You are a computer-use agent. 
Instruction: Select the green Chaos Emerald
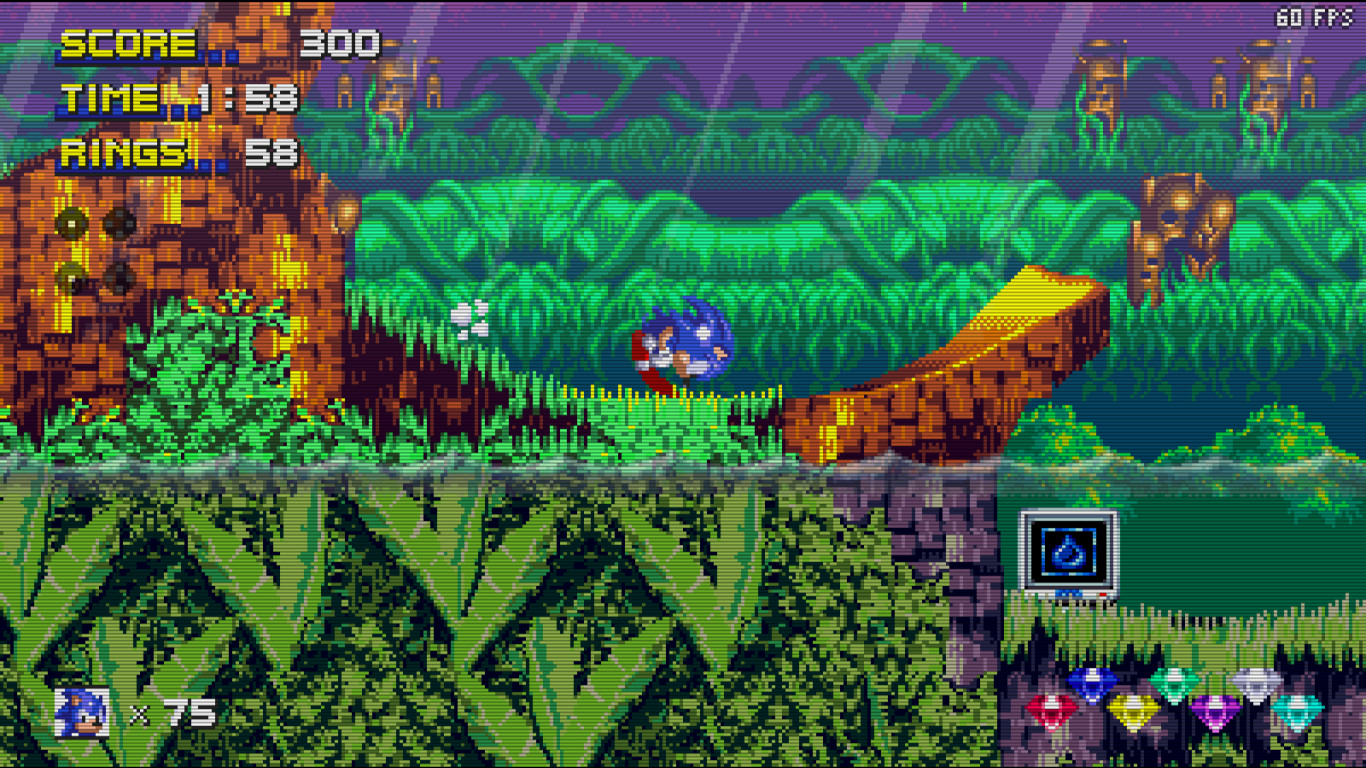point(1174,683)
